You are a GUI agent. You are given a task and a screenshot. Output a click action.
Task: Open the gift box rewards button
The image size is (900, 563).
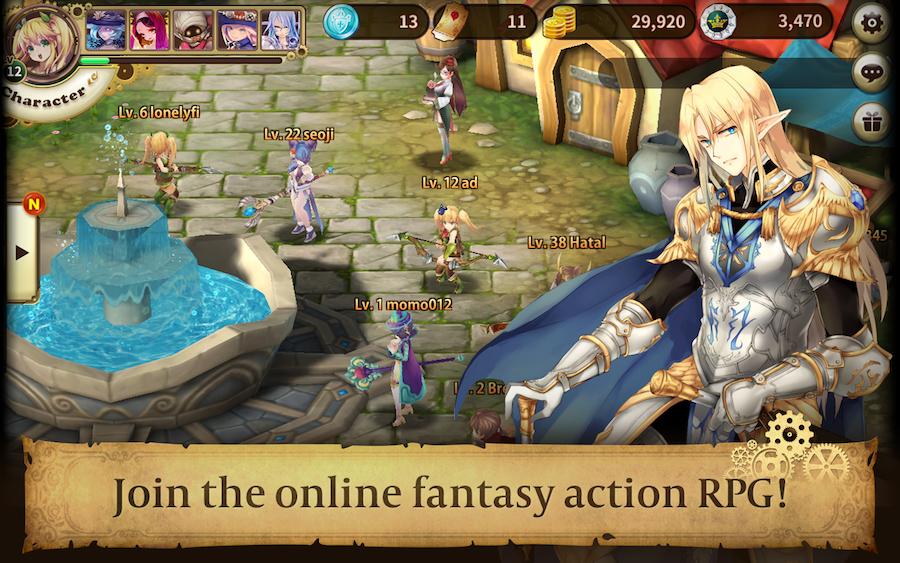pos(871,121)
